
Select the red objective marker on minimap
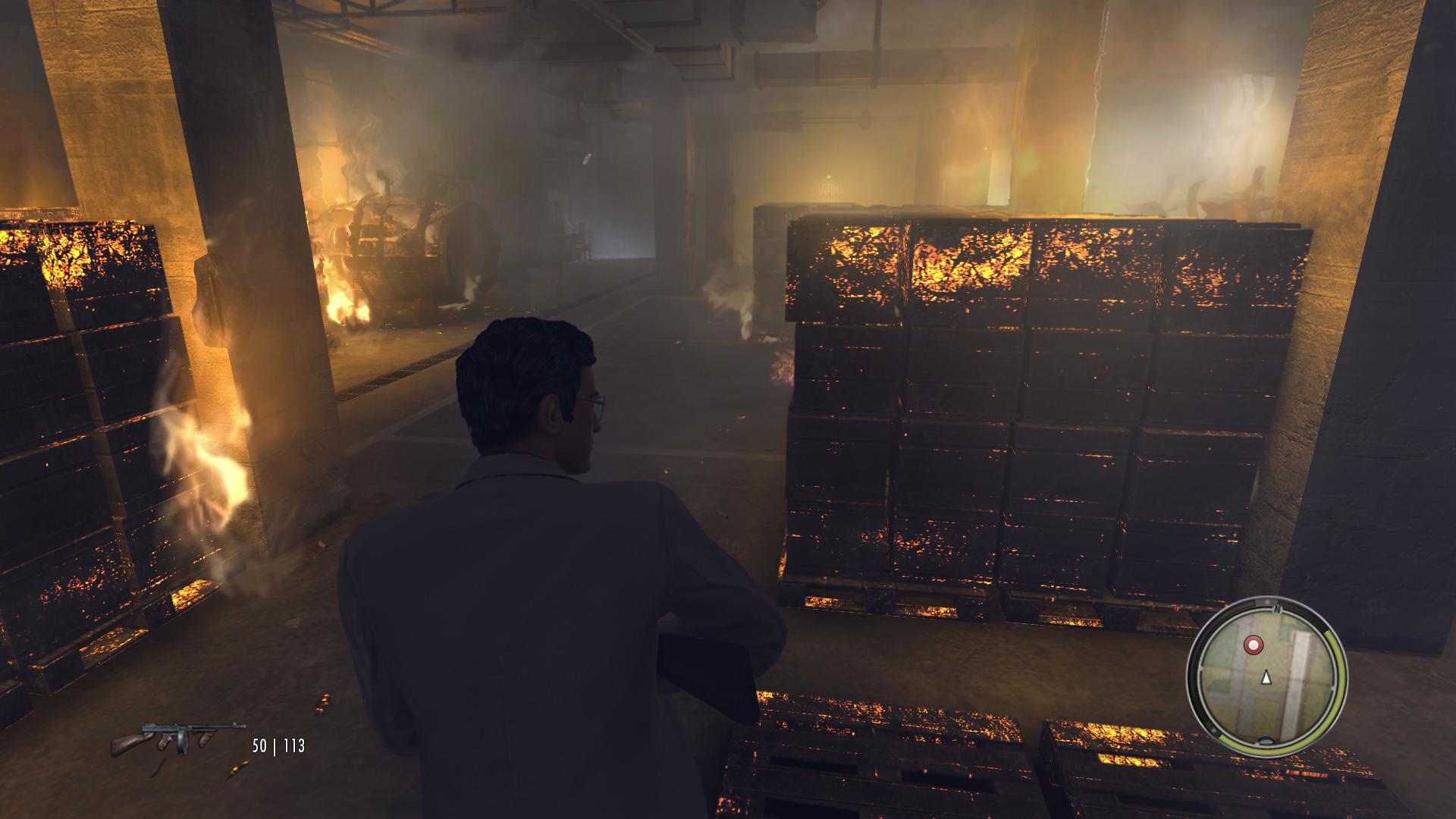pos(1254,645)
